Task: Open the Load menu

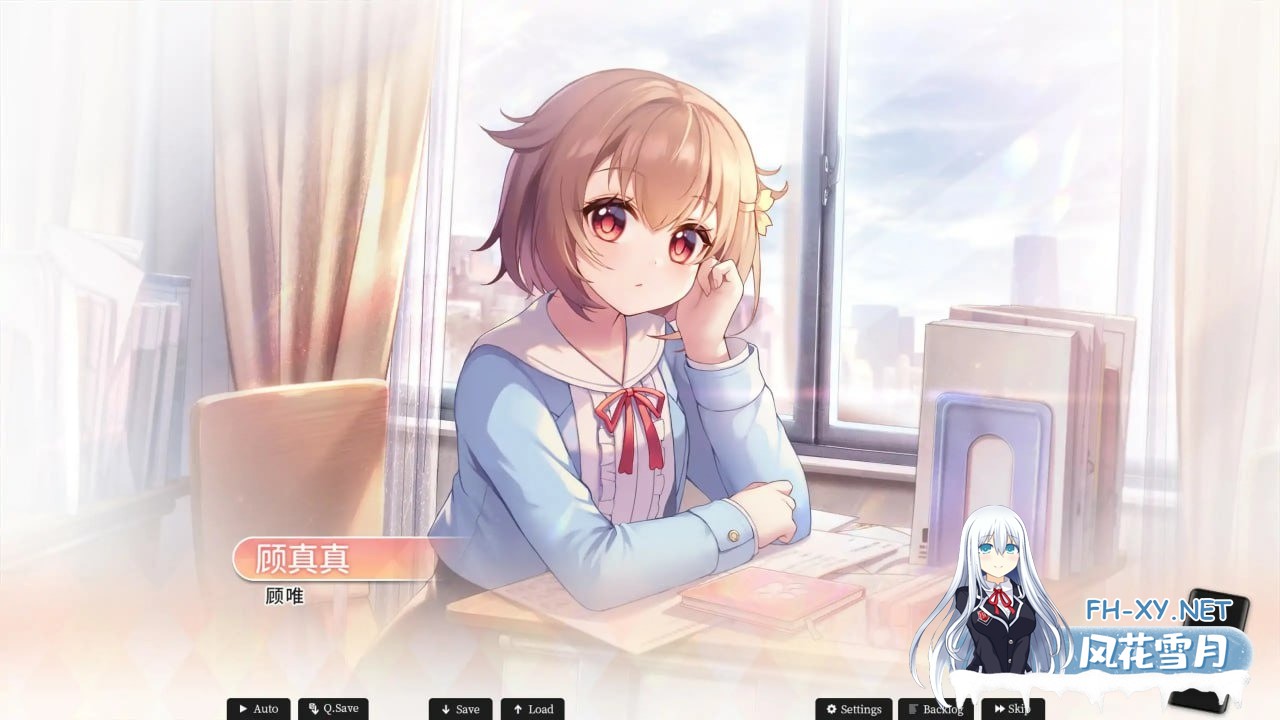Action: pos(532,709)
